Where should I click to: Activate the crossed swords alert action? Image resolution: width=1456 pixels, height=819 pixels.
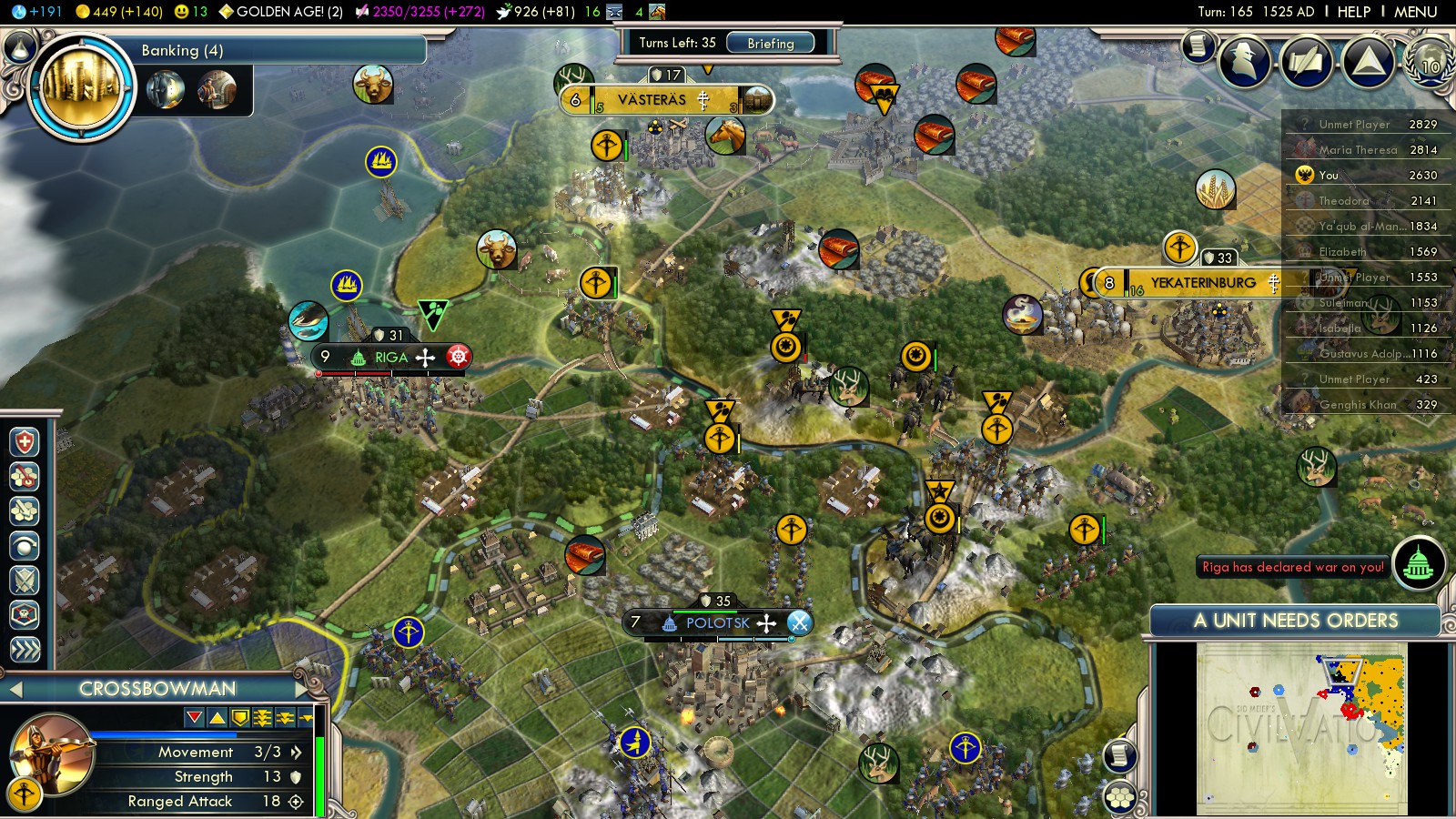25,580
